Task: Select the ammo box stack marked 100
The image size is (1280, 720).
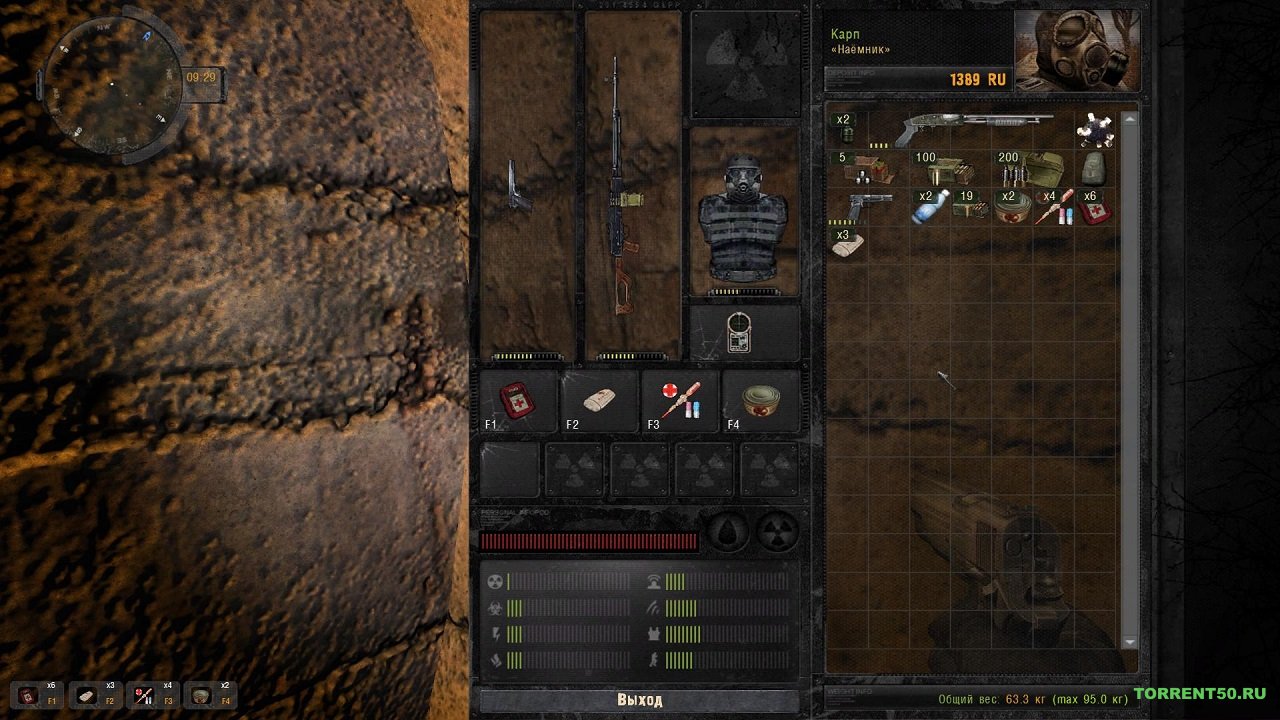Action: click(940, 169)
